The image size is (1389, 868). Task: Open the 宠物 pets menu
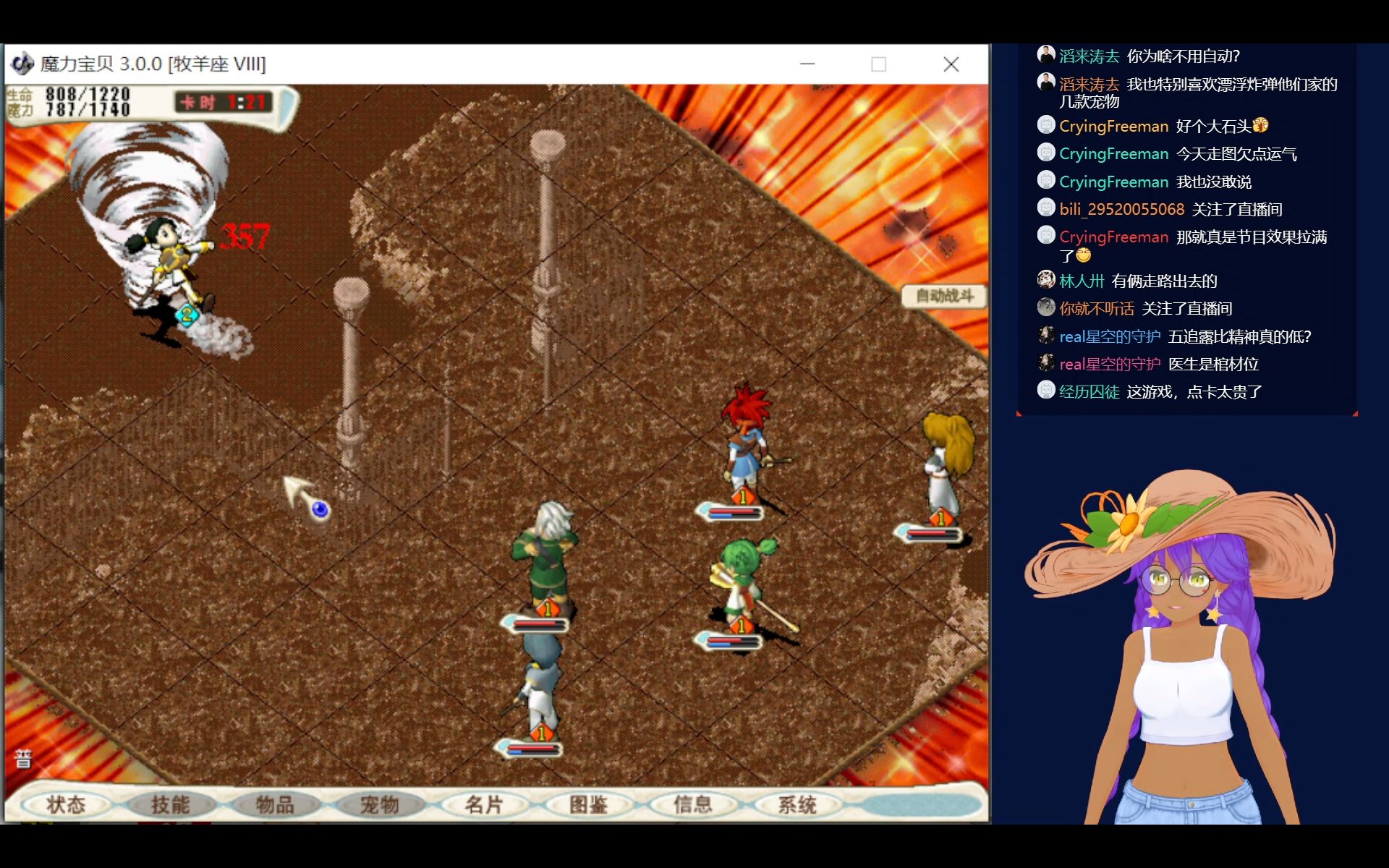click(x=380, y=804)
